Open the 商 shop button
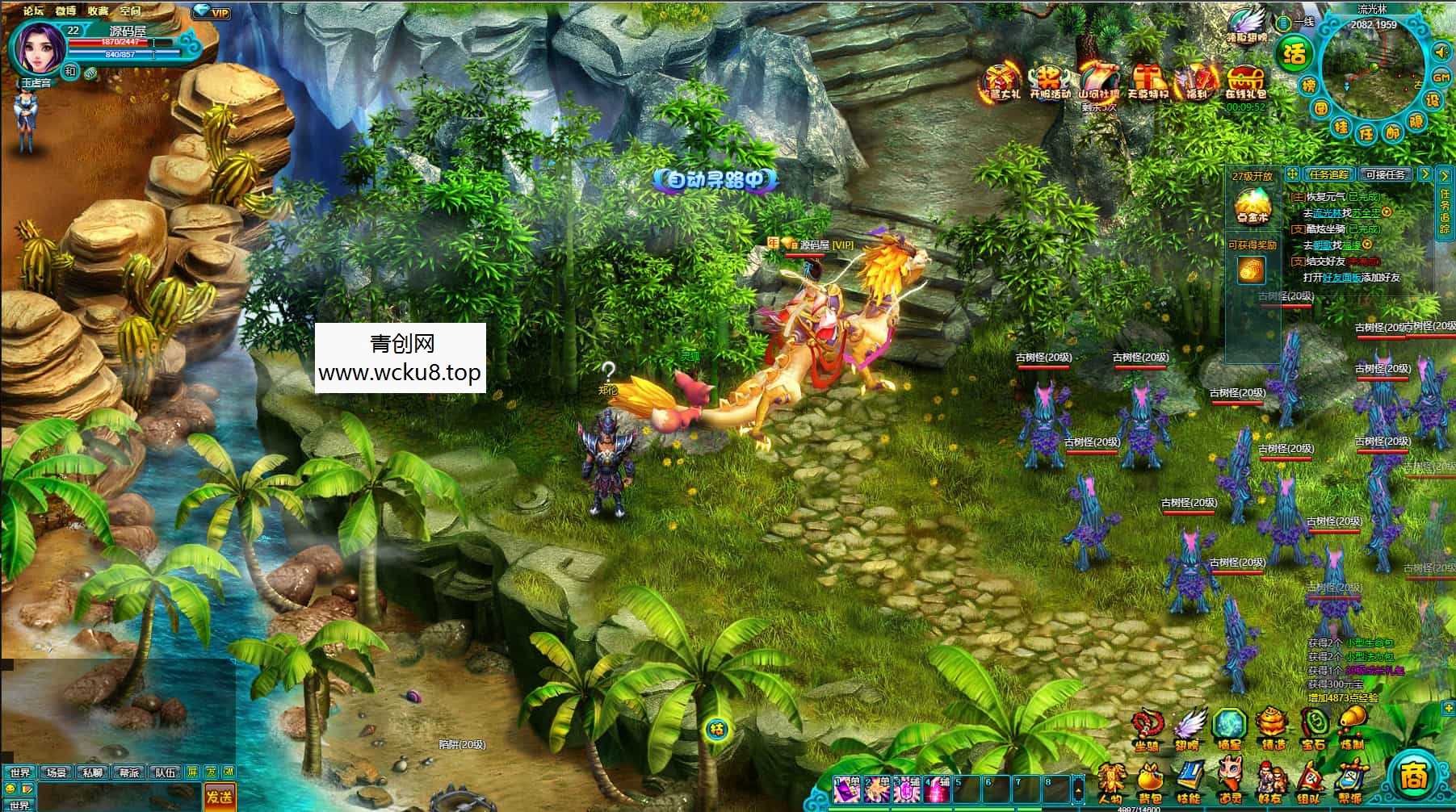This screenshot has width=1456, height=812. [1415, 777]
